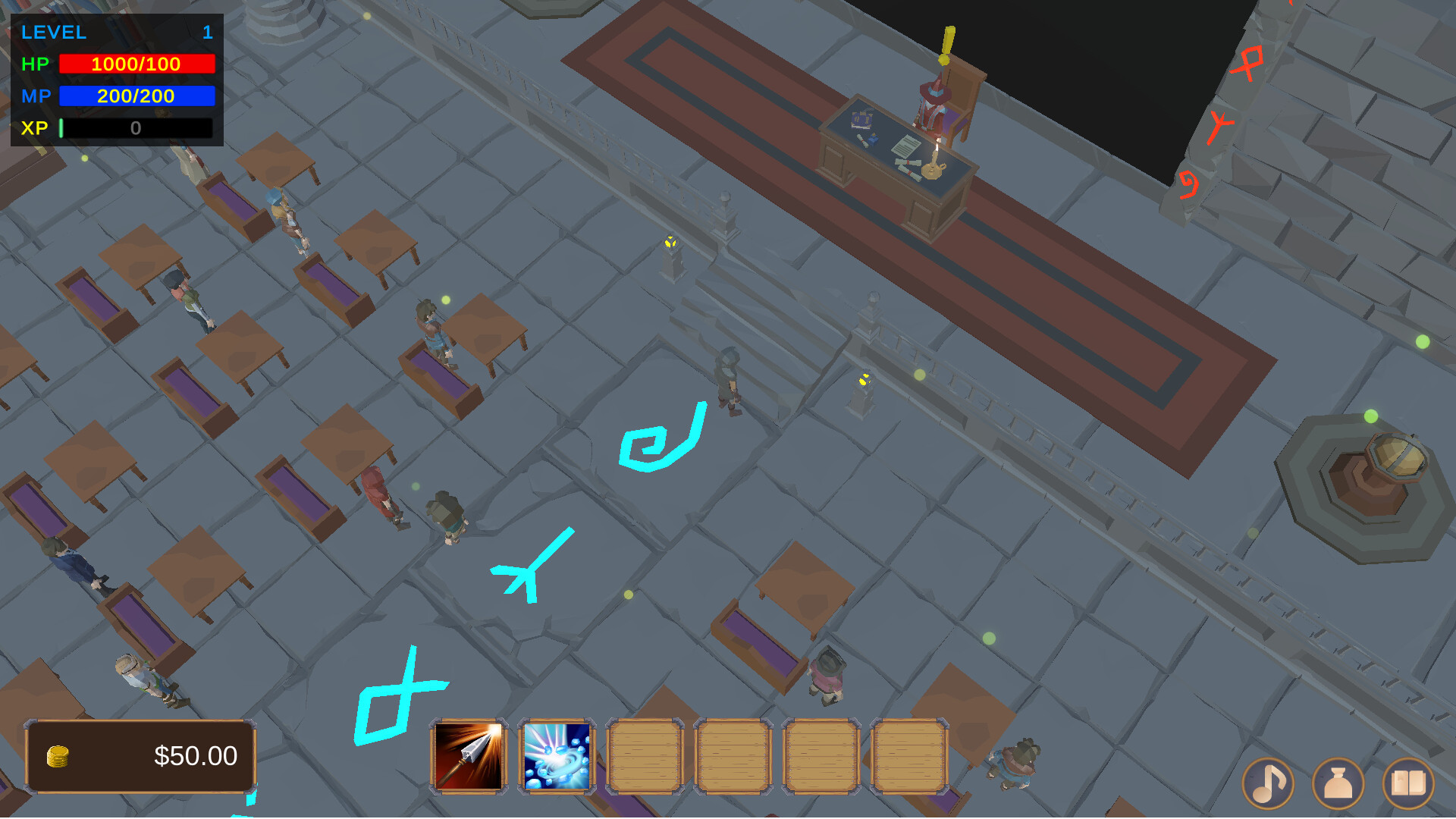This screenshot has width=1456, height=819.
Task: Activate the ice vortex spell icon
Action: click(554, 756)
